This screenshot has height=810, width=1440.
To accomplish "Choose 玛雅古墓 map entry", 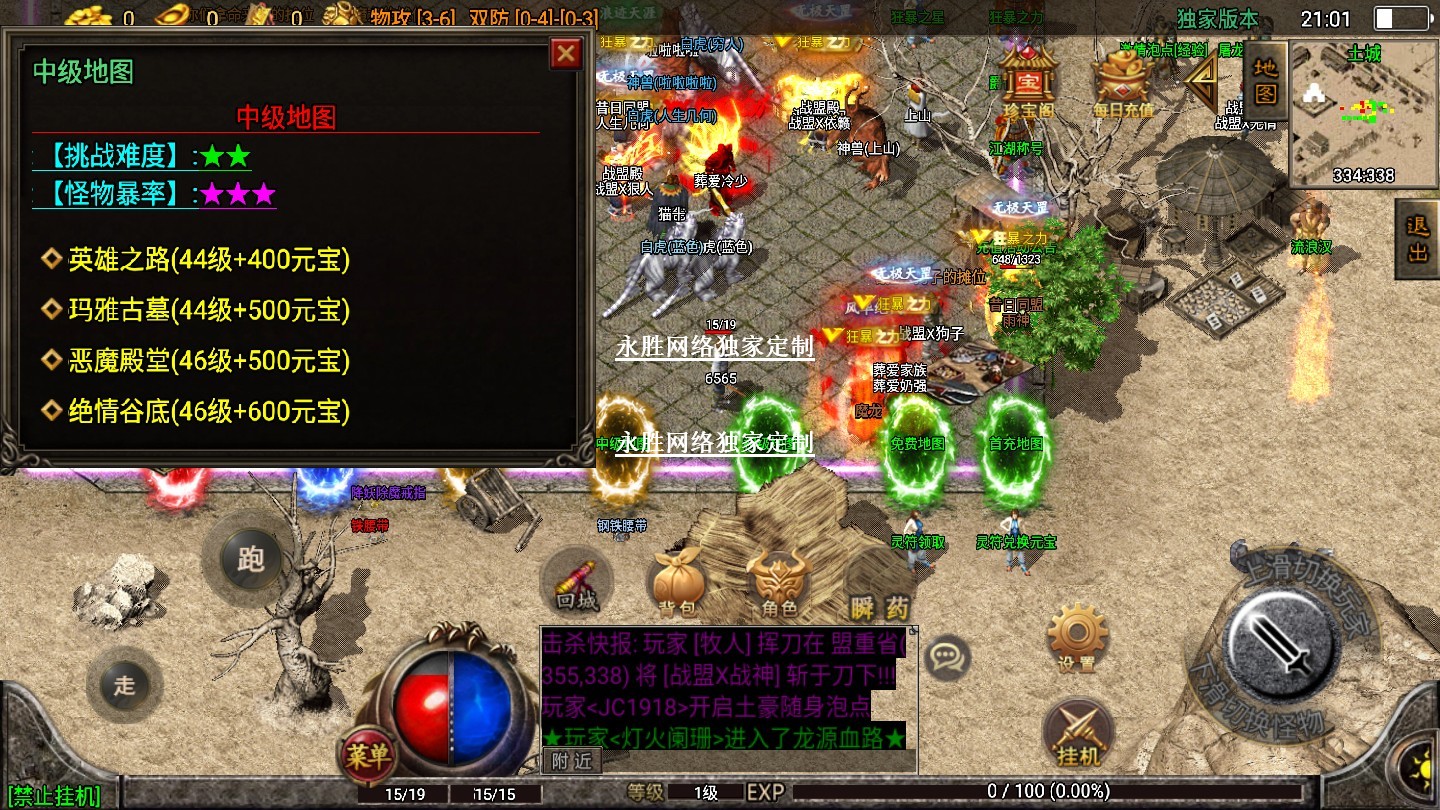I will [x=208, y=311].
